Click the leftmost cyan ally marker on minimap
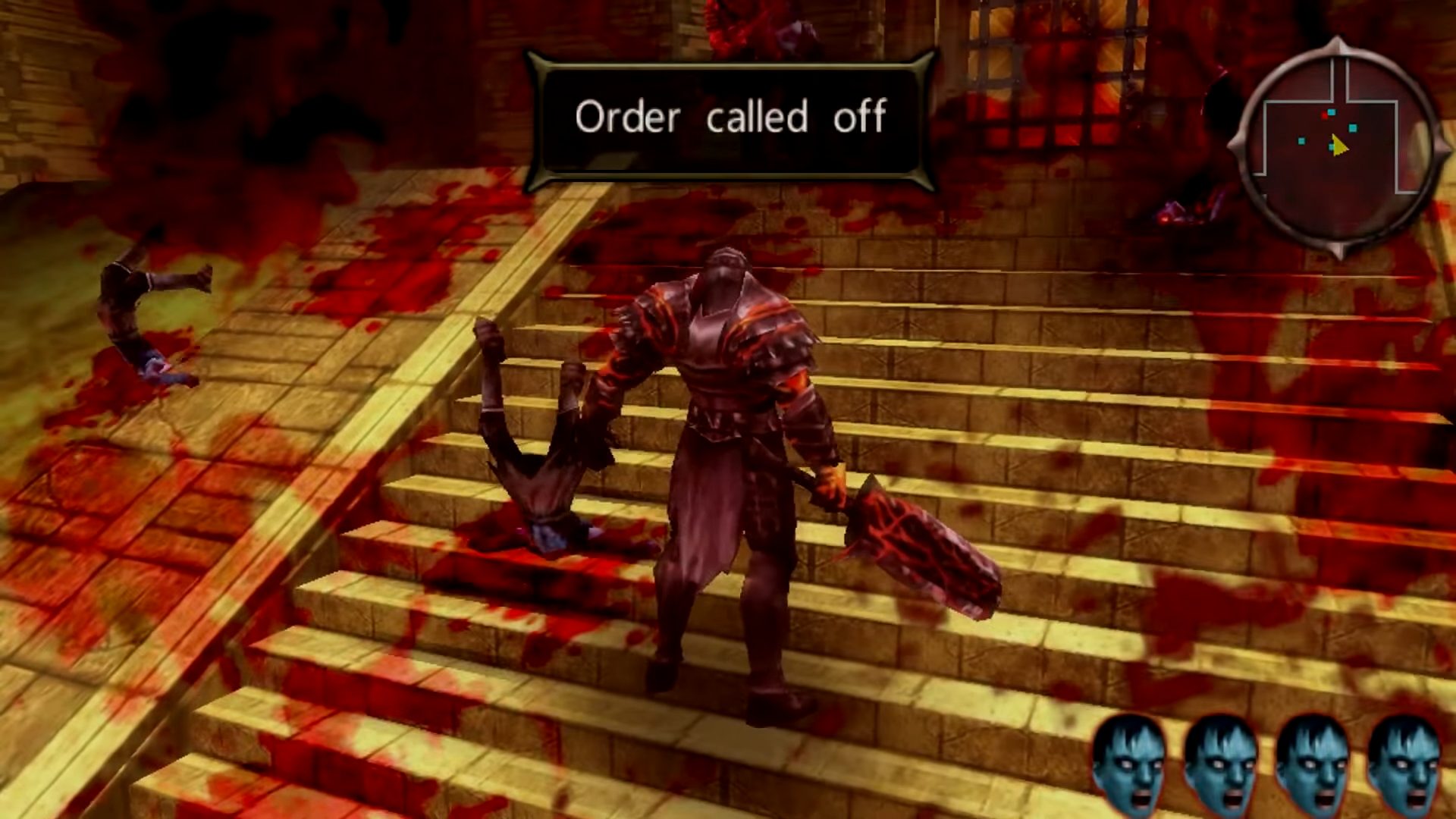The width and height of the screenshot is (1456, 819). [x=1301, y=140]
